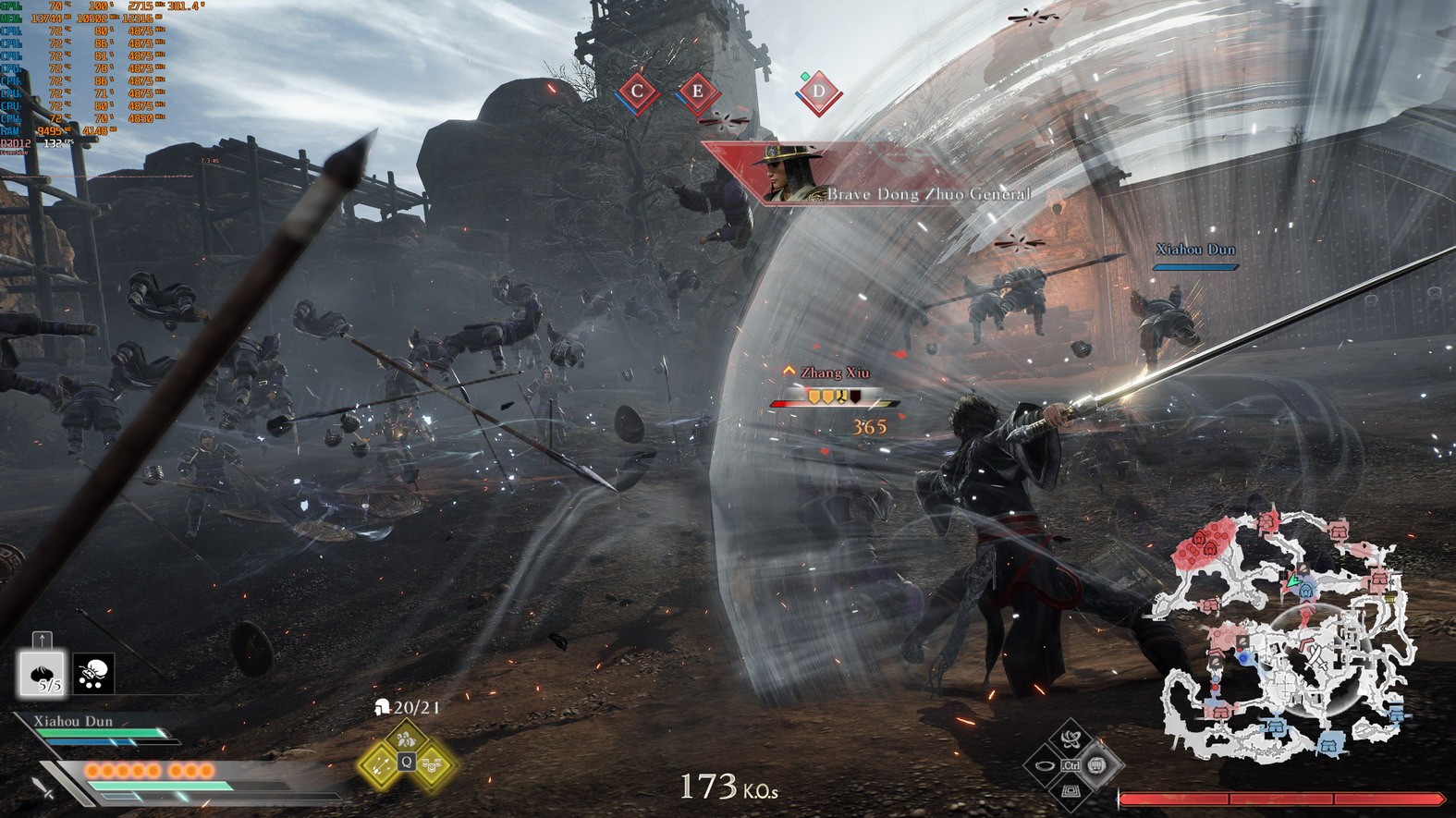Activate the arrow volley tactic diamond

pos(379,764)
